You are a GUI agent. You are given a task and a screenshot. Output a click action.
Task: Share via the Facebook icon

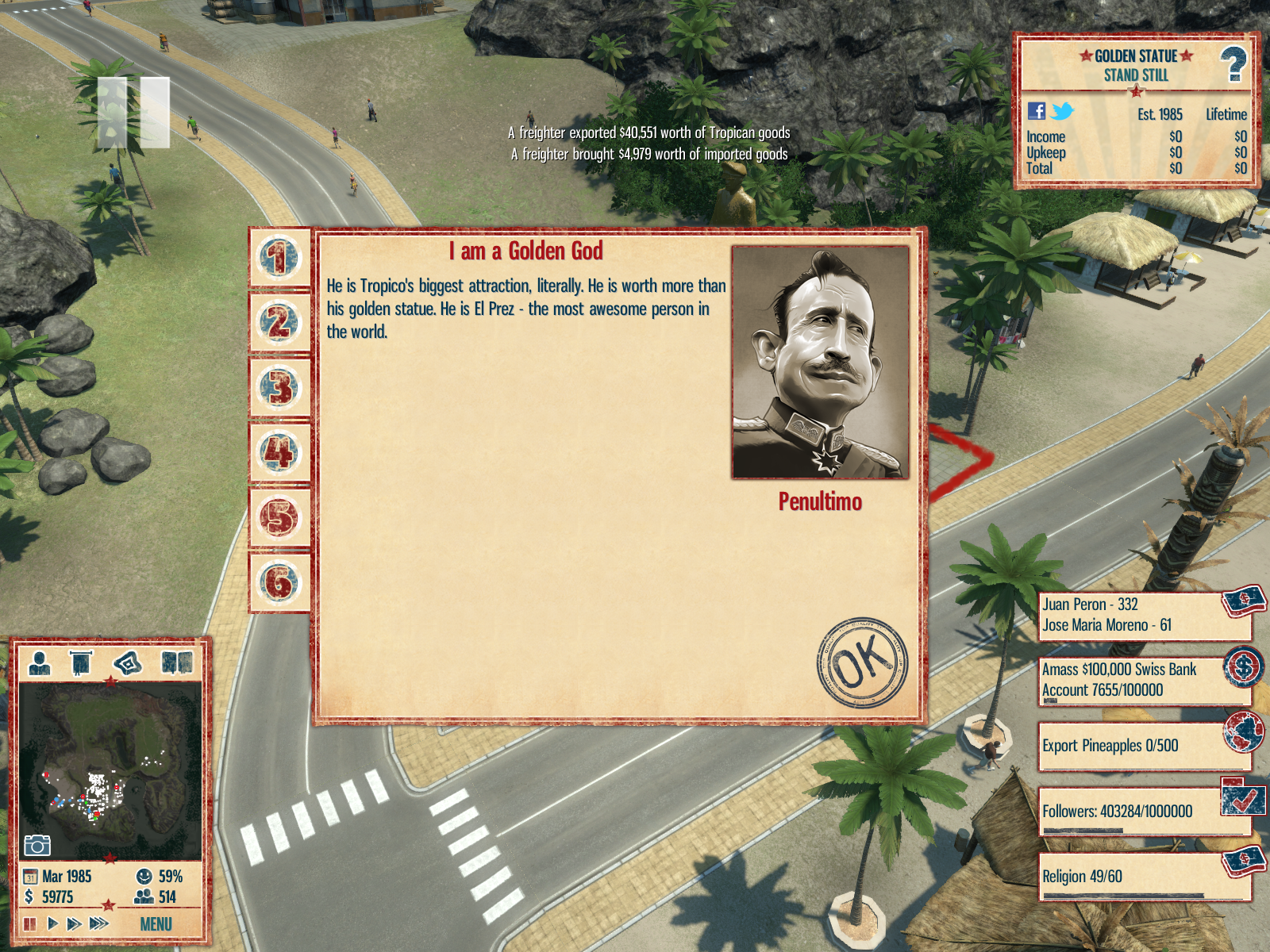[x=1037, y=111]
